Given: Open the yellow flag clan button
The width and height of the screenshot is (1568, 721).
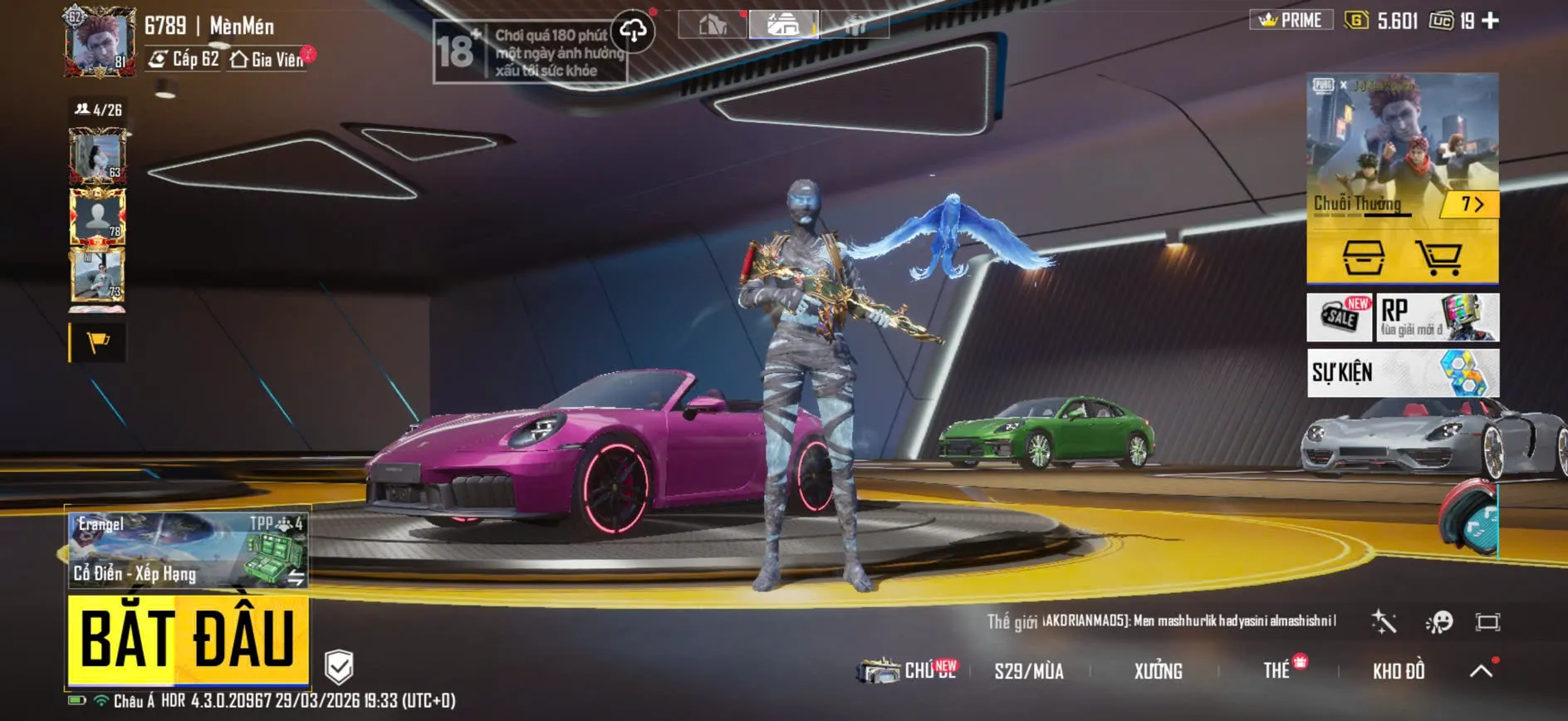Looking at the screenshot, I should point(98,342).
